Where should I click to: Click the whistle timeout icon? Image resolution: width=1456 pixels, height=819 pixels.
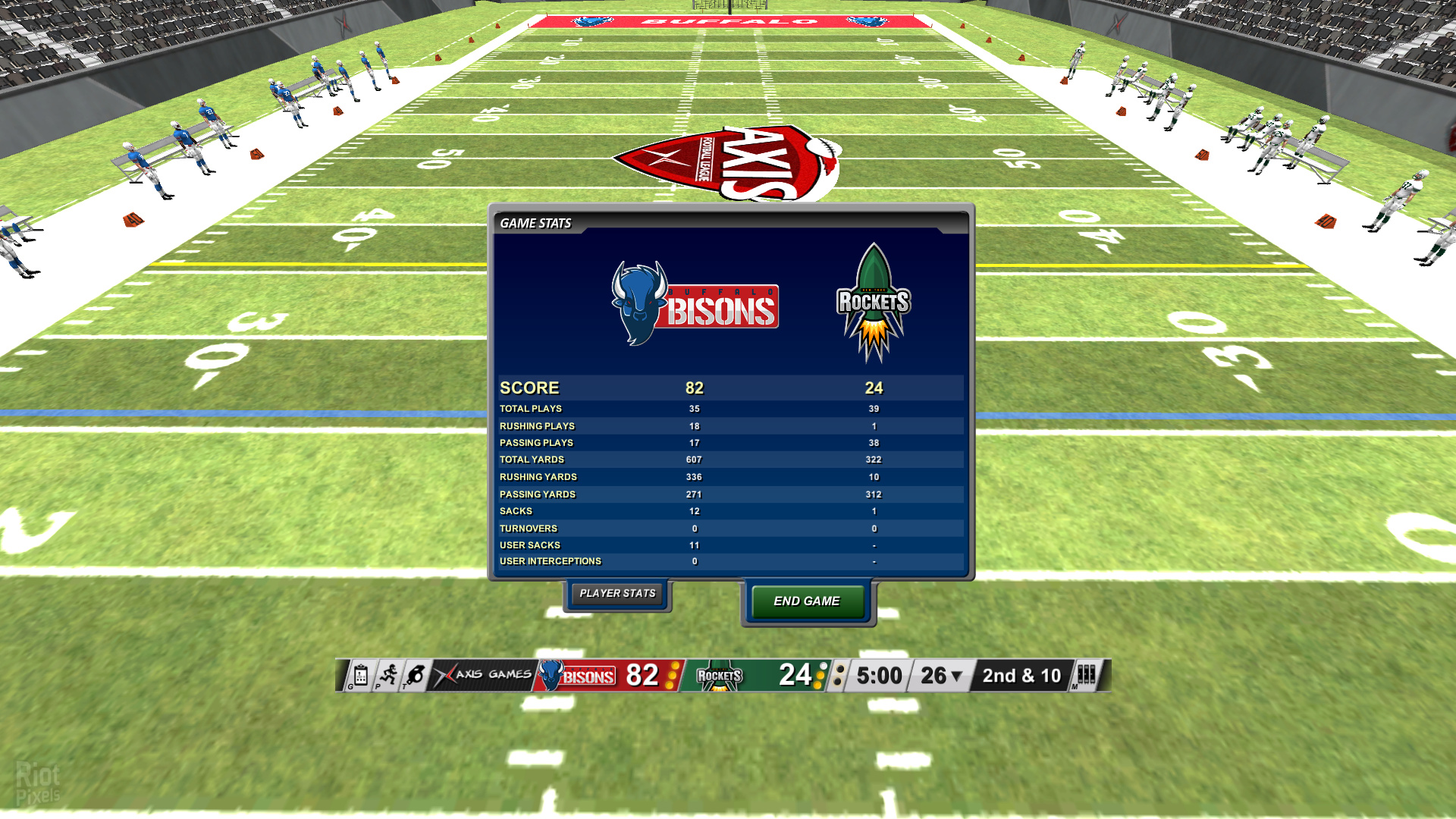coord(416,675)
